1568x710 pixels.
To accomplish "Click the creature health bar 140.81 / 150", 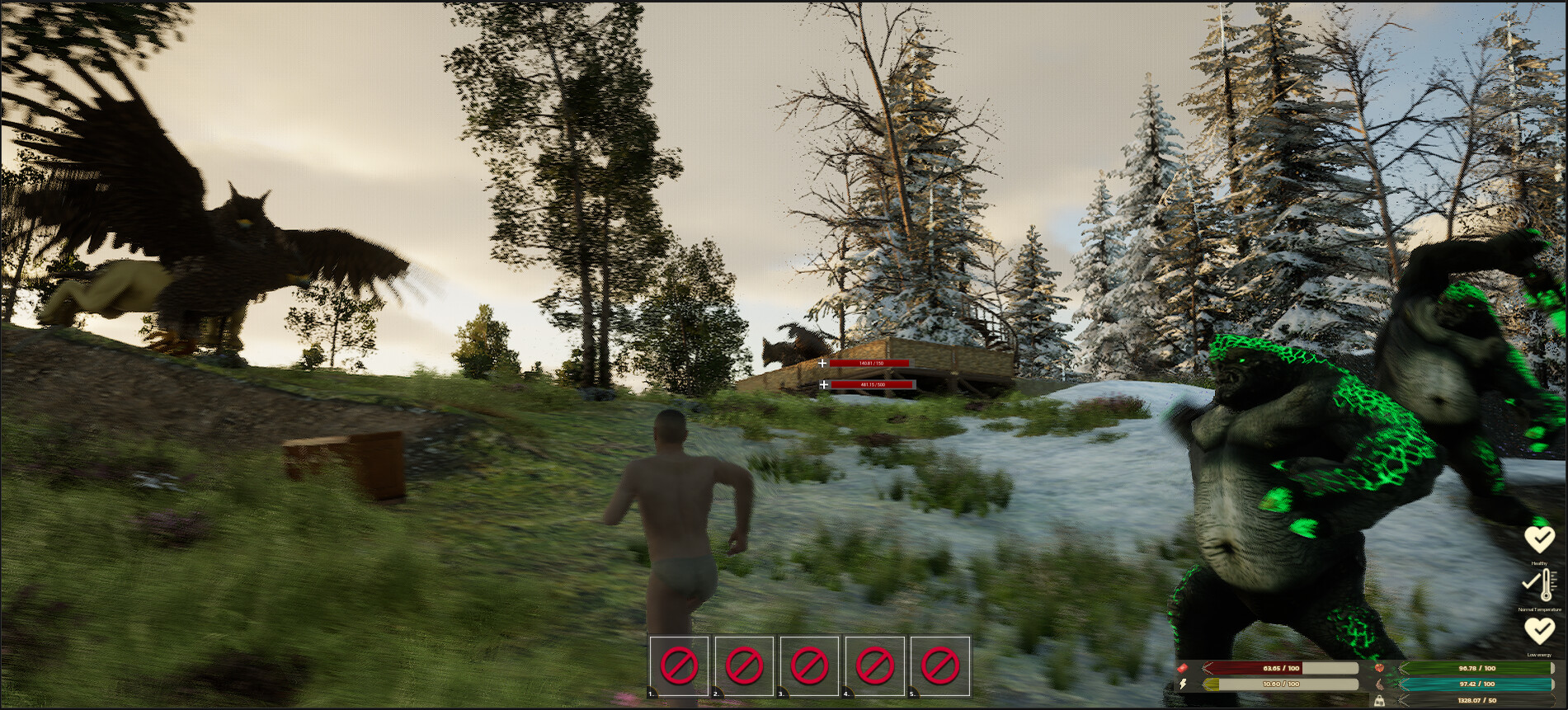I will (x=871, y=364).
